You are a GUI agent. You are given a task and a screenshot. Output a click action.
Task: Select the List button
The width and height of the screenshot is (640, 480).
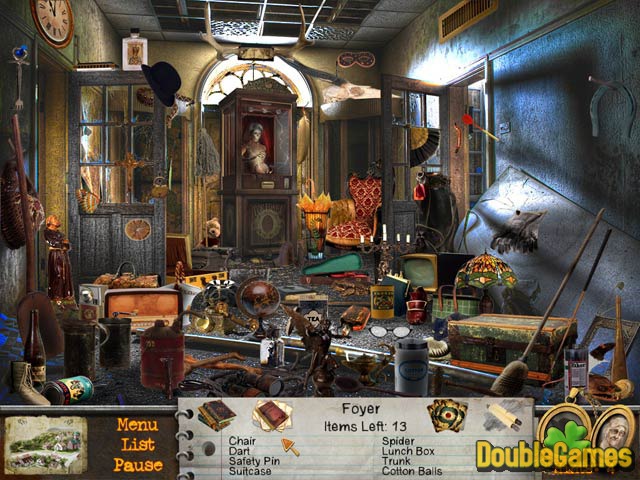[137, 444]
